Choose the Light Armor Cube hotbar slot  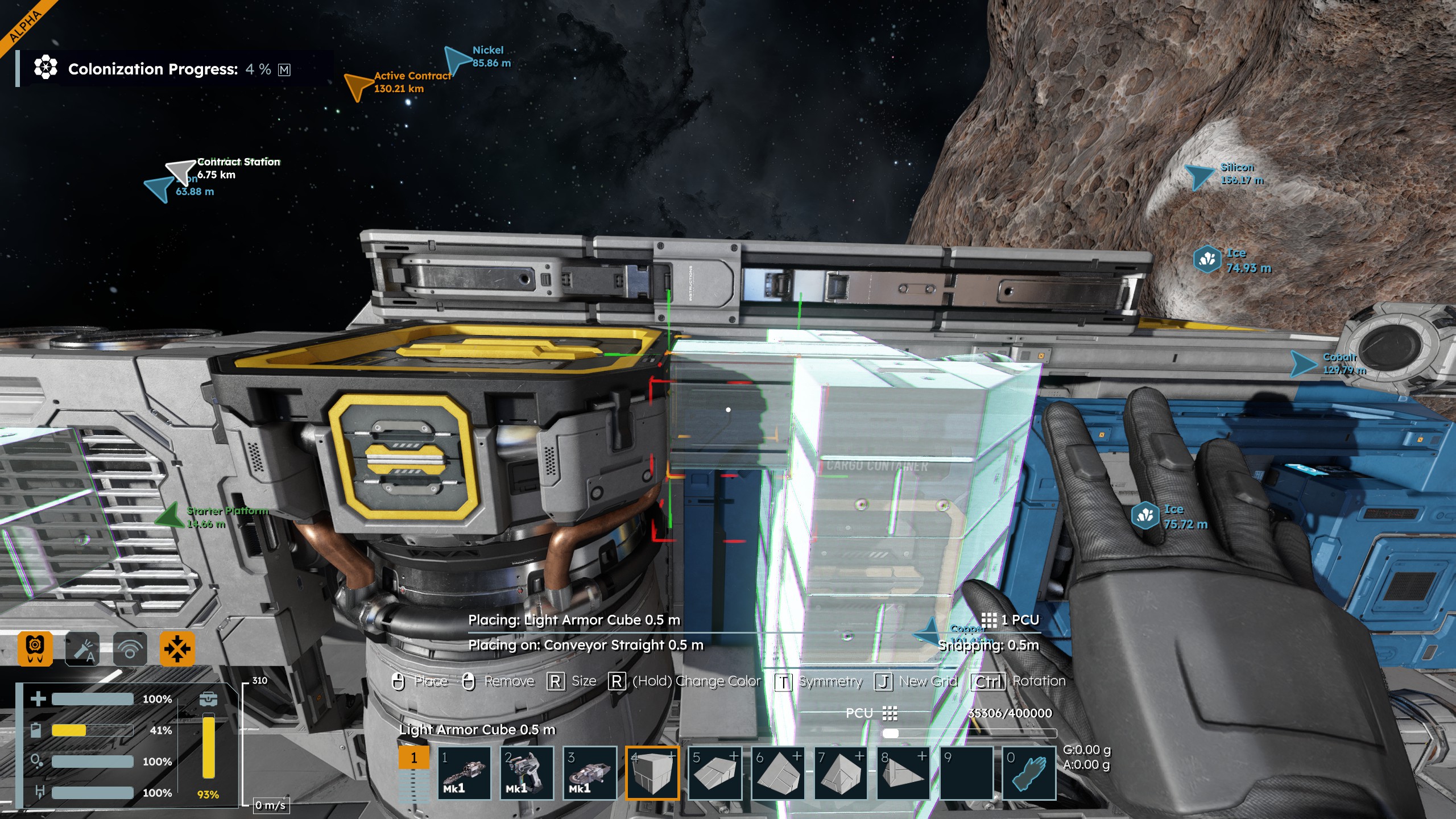(652, 773)
